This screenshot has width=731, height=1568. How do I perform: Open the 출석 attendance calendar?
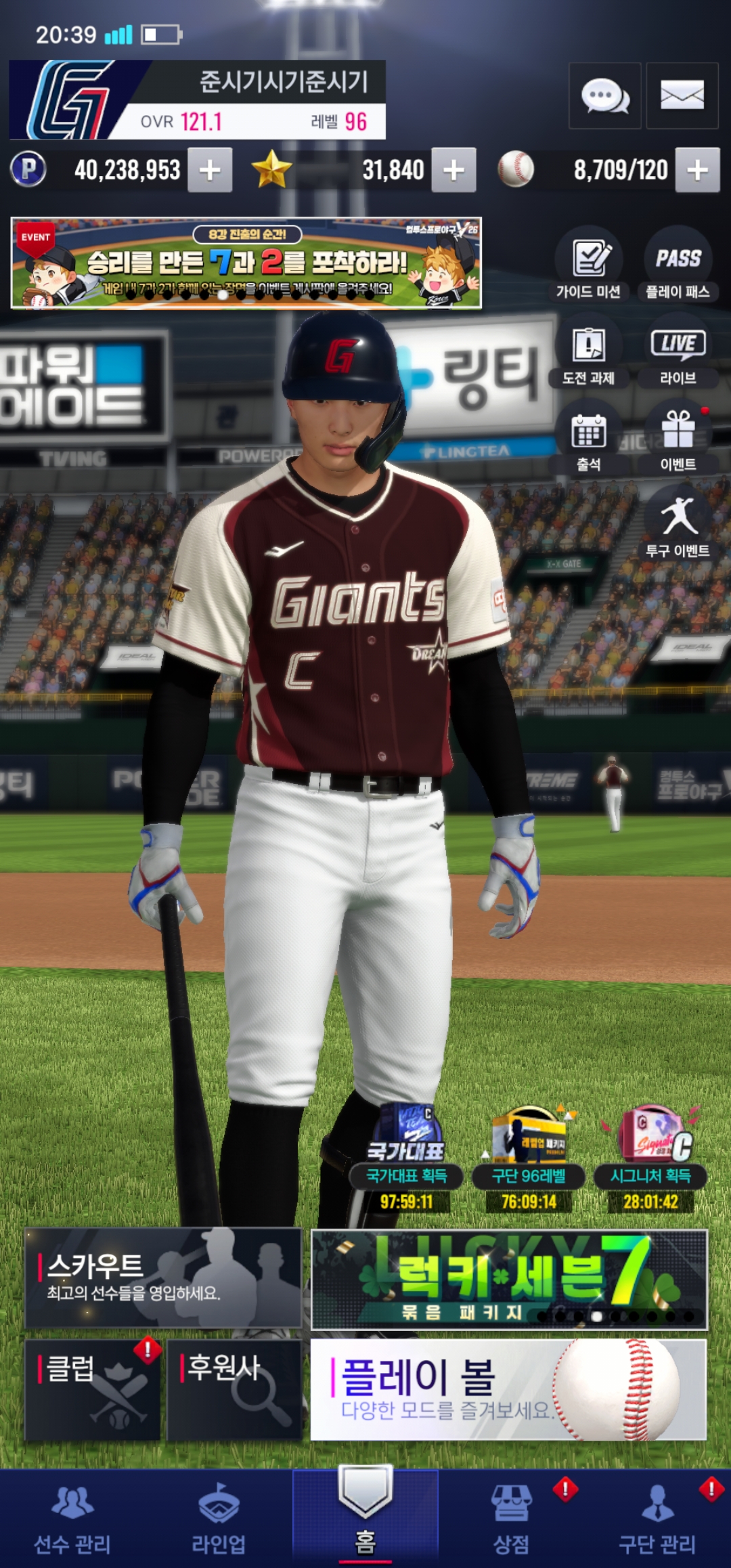point(588,439)
